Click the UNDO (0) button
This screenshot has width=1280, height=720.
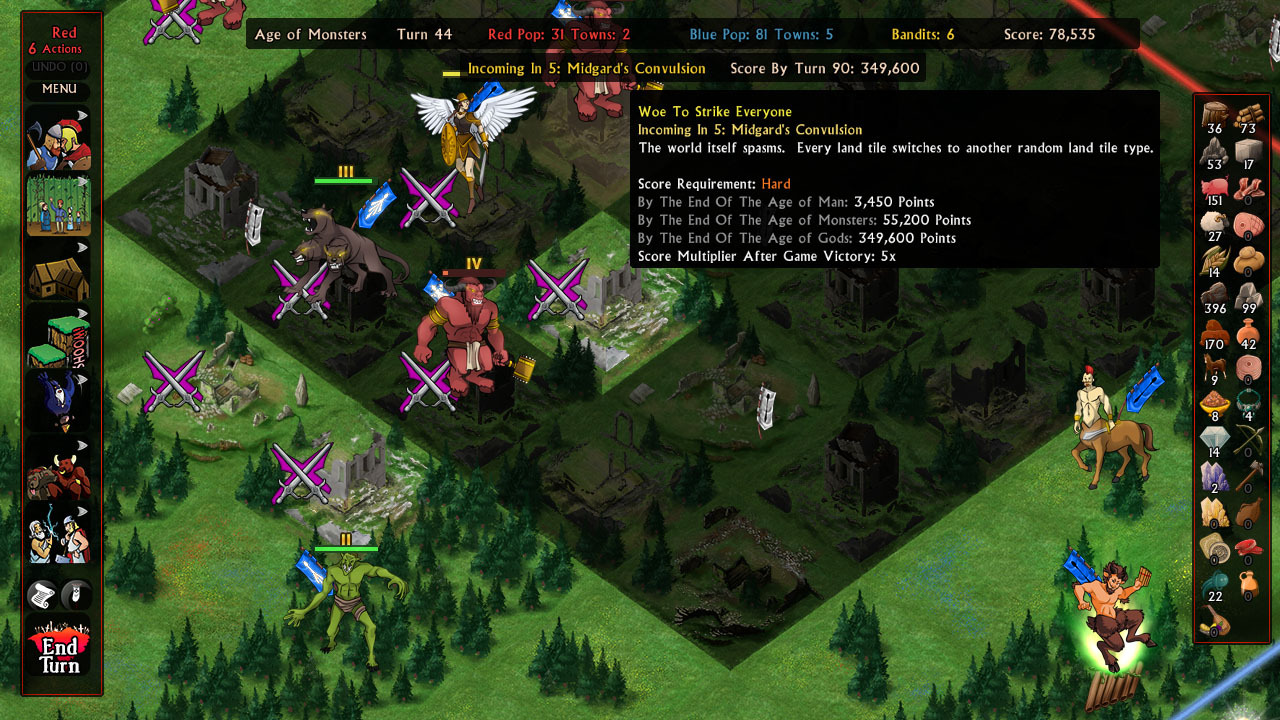point(57,67)
